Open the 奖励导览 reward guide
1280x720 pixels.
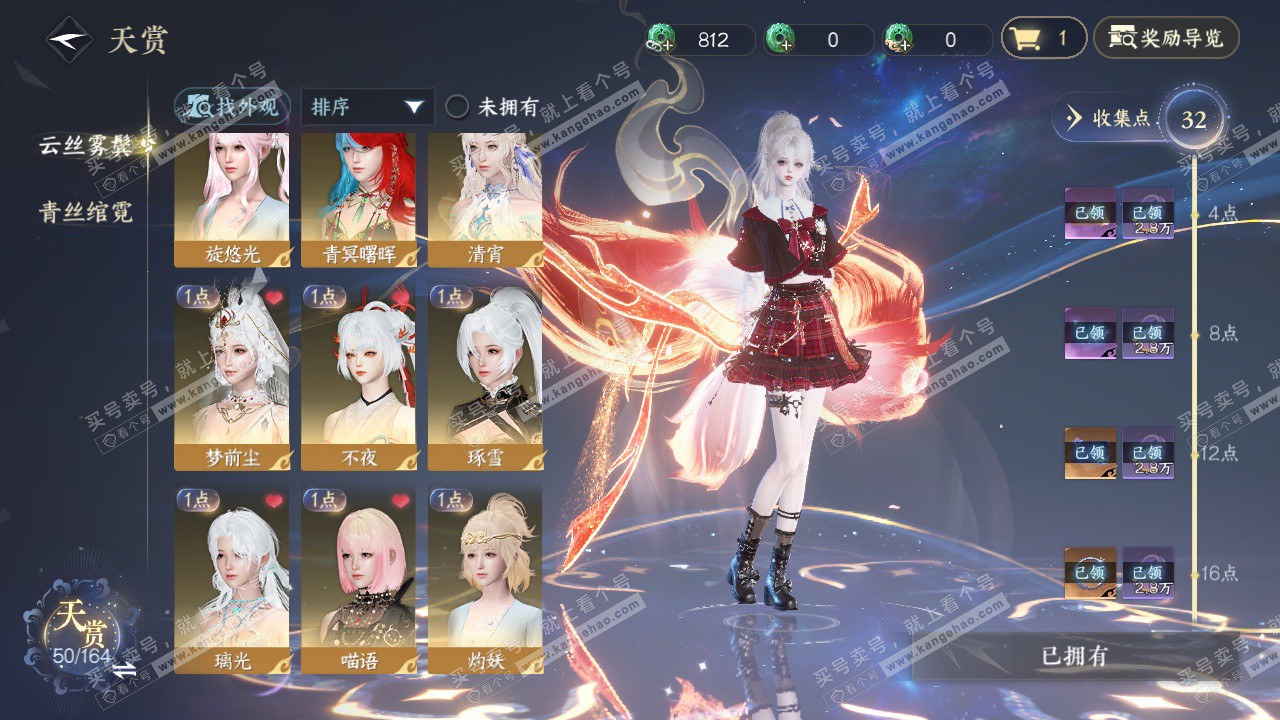click(1166, 39)
